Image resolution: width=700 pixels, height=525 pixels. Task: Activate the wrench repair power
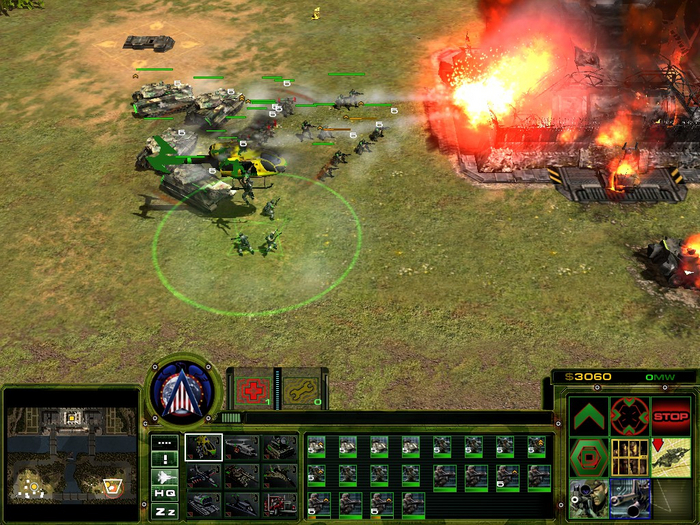click(296, 392)
